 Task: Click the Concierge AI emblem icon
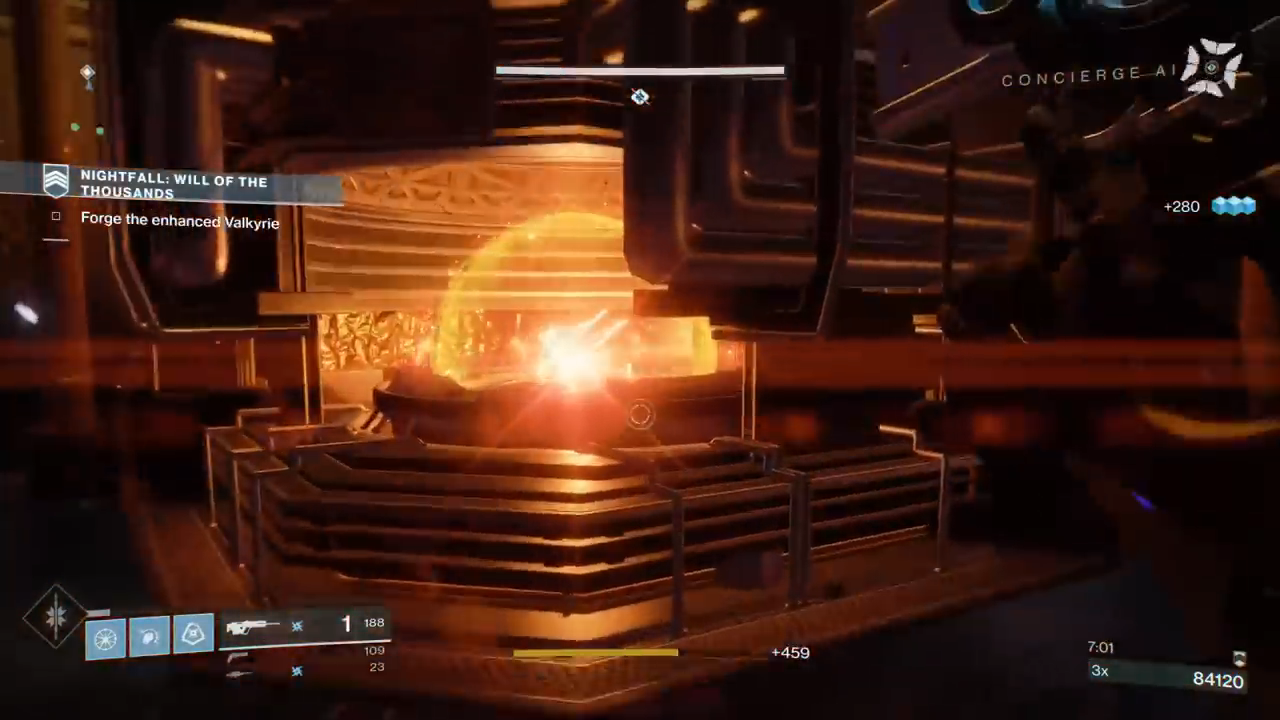pos(1211,68)
